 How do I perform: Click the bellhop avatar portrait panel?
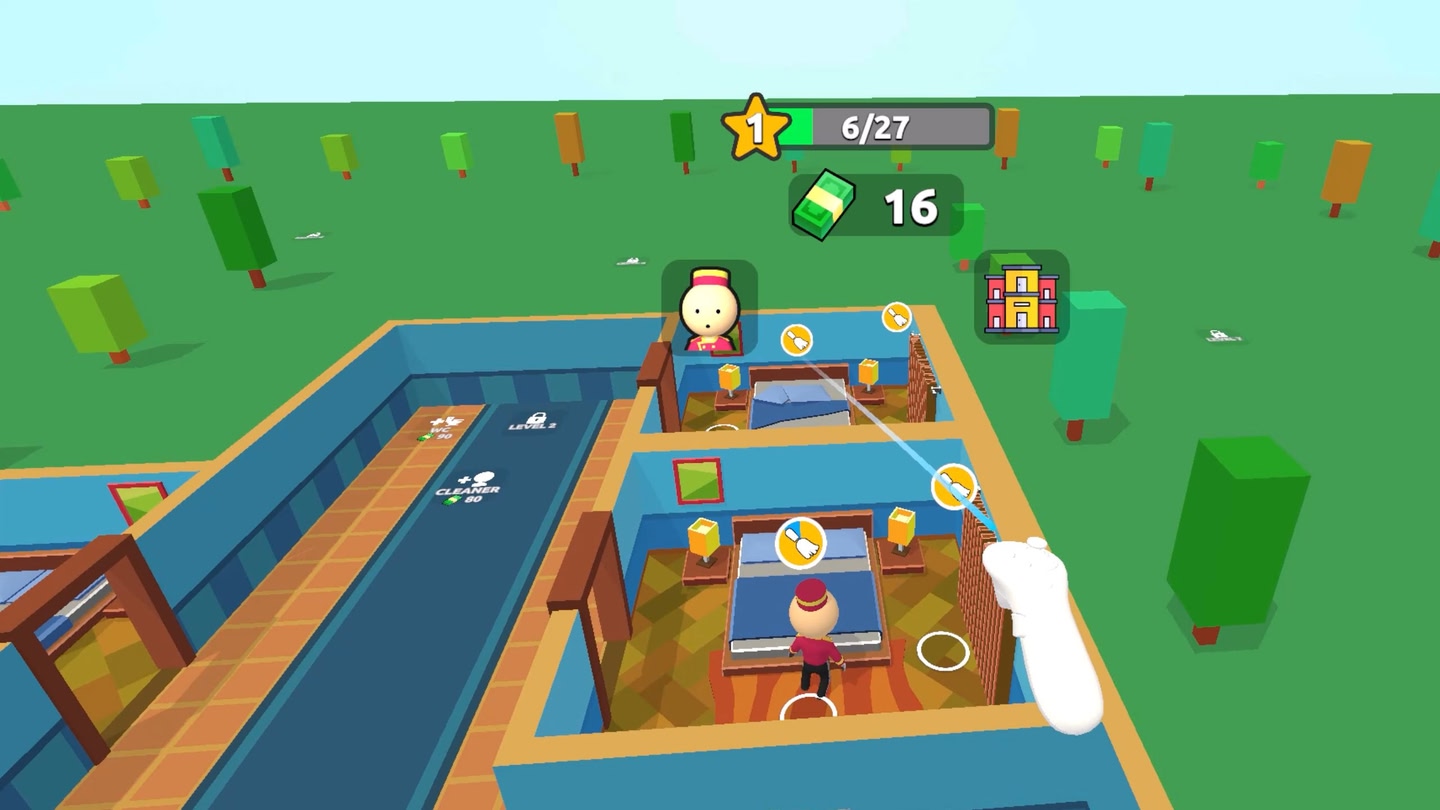tap(712, 307)
